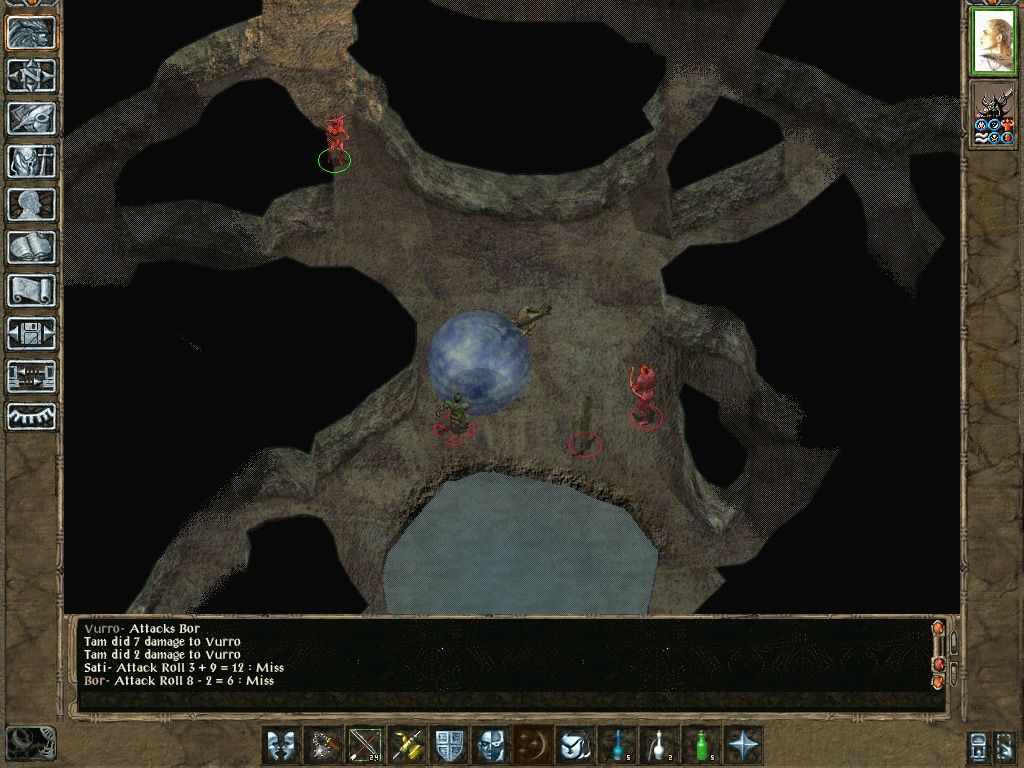The width and height of the screenshot is (1024, 768).
Task: Use the green bottle quick slot
Action: coord(703,745)
